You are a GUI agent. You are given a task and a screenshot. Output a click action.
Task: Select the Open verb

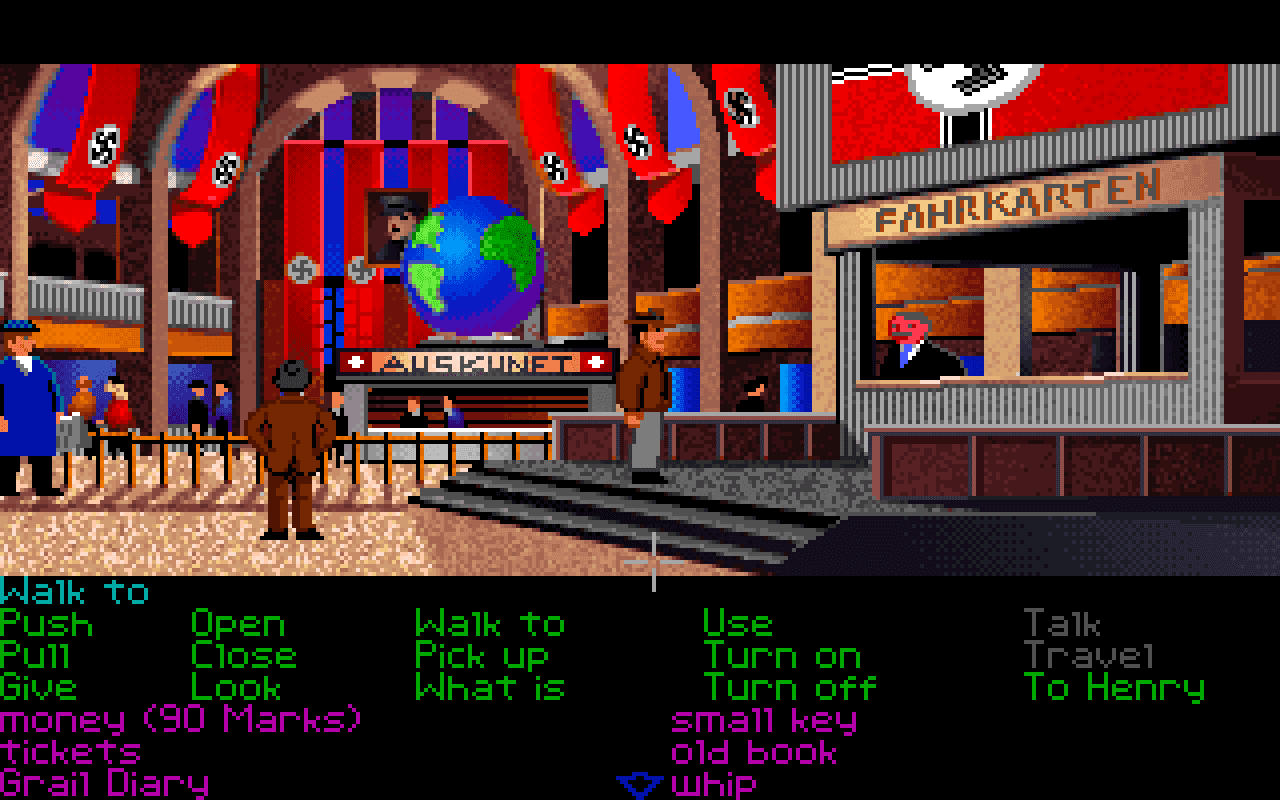237,624
